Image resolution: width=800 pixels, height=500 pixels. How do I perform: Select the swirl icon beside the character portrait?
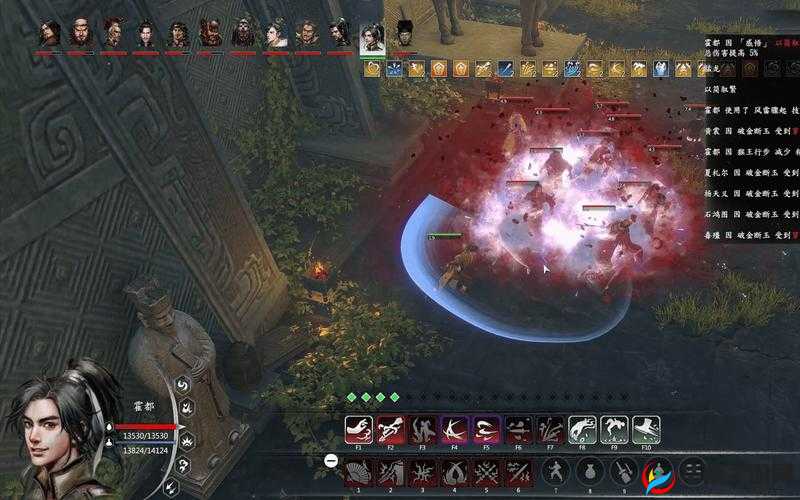coord(184,384)
